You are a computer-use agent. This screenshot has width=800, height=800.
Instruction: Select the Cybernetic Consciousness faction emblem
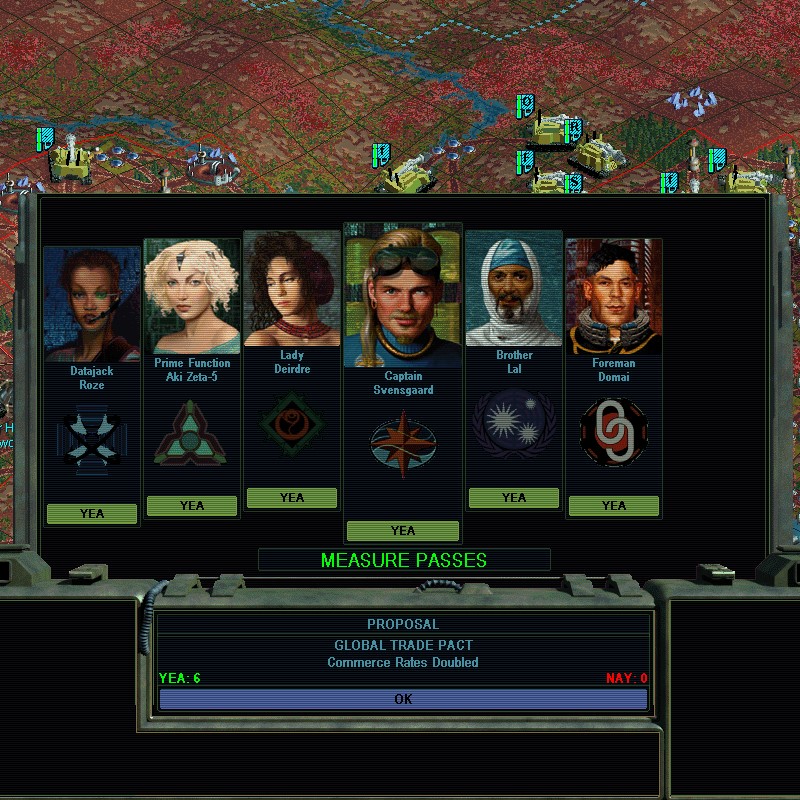click(x=192, y=434)
